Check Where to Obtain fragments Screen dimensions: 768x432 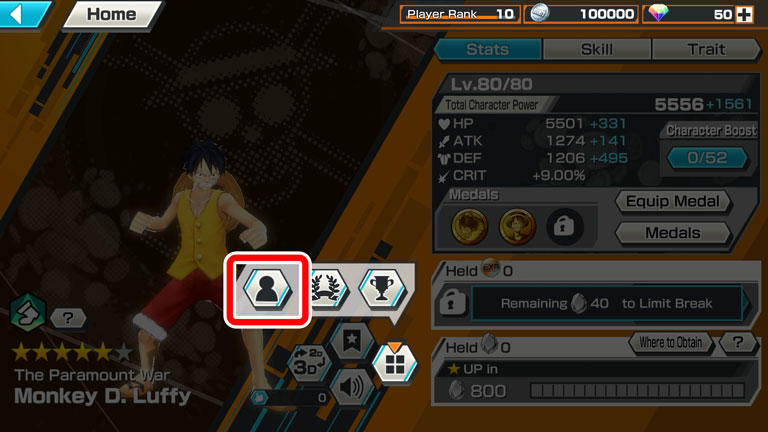671,343
